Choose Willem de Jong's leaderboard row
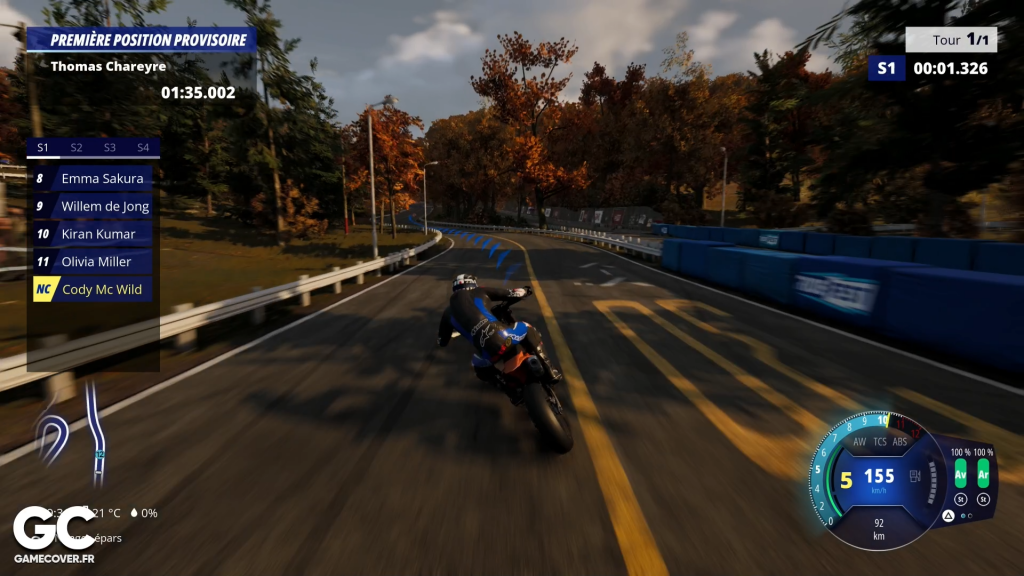The height and width of the screenshot is (576, 1024). [91, 207]
